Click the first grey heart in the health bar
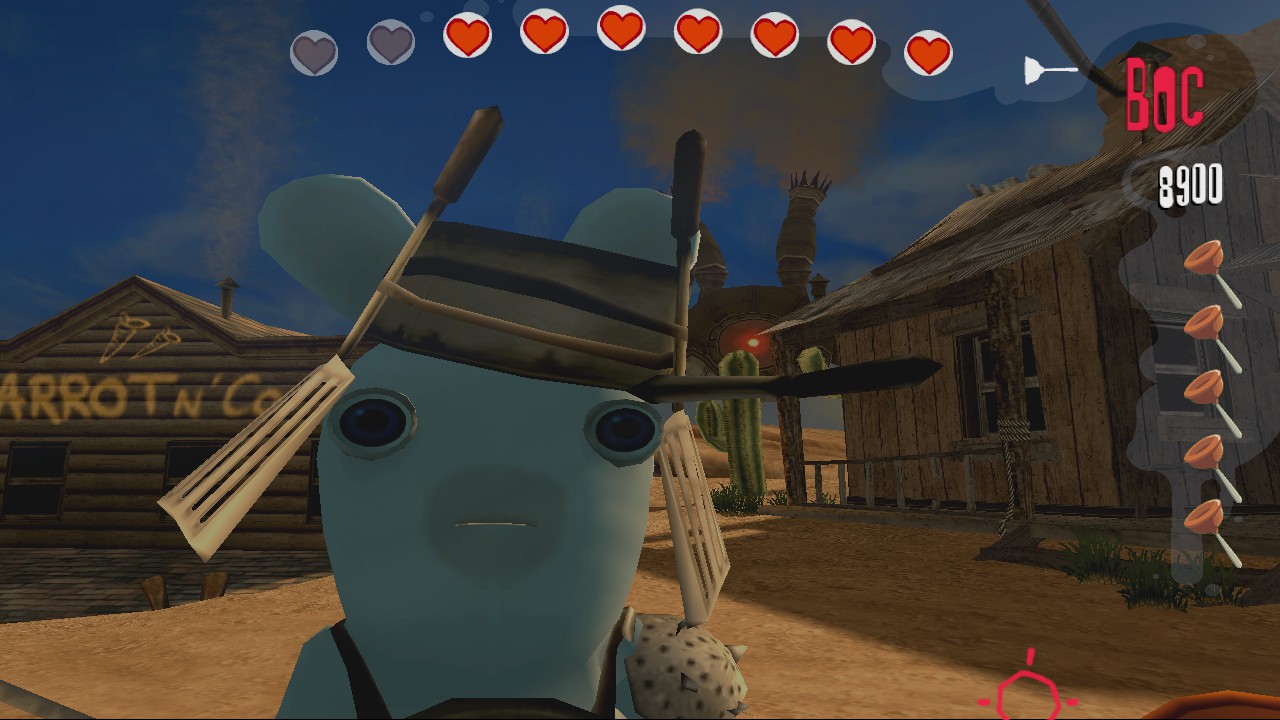 coord(313,48)
